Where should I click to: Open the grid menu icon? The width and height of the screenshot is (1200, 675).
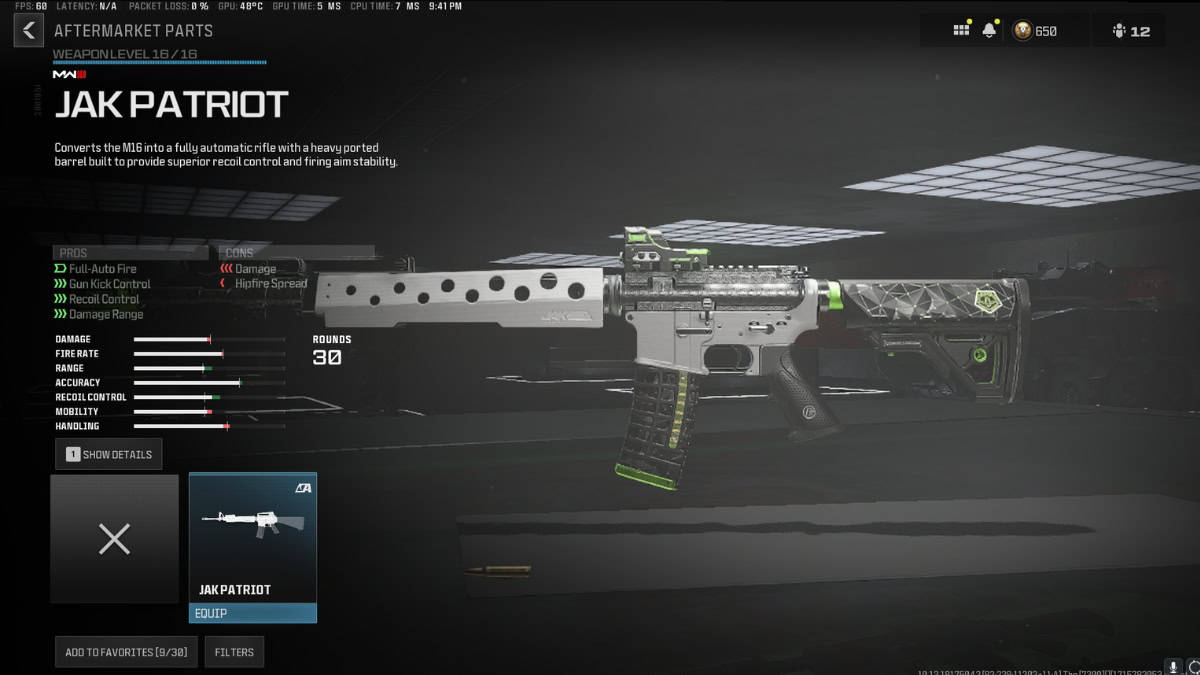[961, 31]
